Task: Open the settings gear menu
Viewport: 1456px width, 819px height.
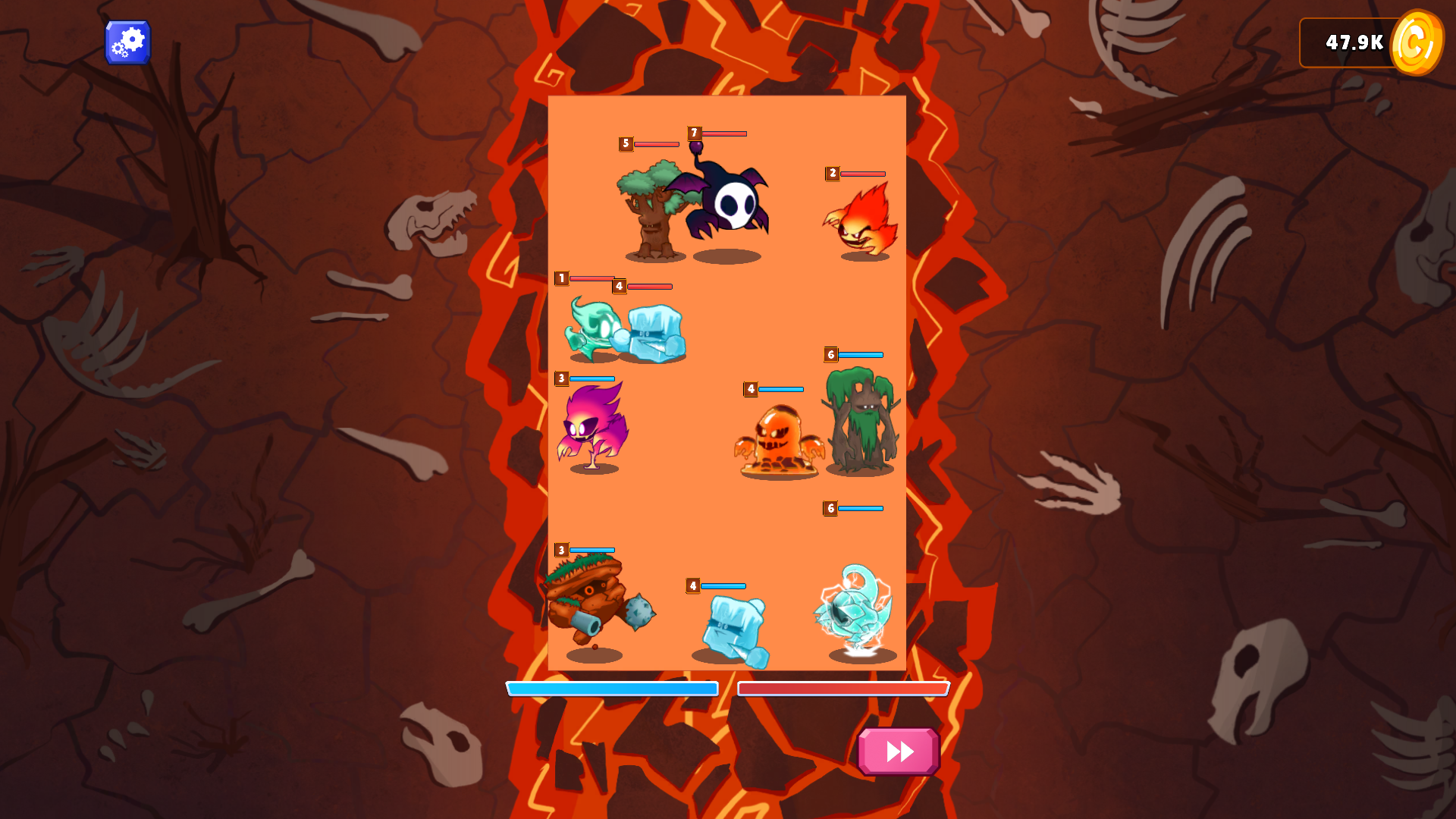Action: [x=127, y=42]
